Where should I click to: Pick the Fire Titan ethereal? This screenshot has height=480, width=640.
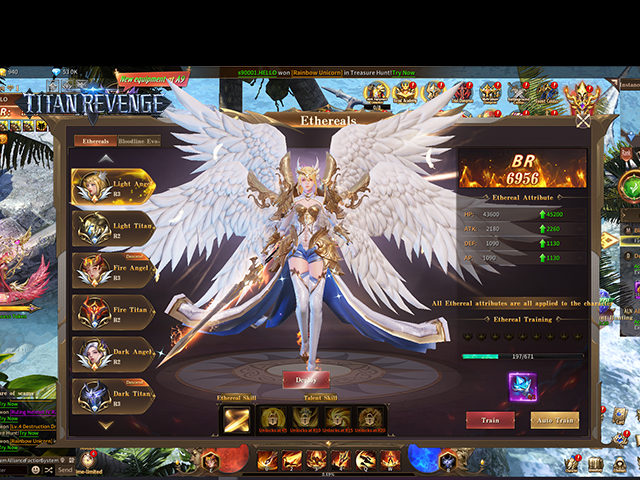point(112,313)
